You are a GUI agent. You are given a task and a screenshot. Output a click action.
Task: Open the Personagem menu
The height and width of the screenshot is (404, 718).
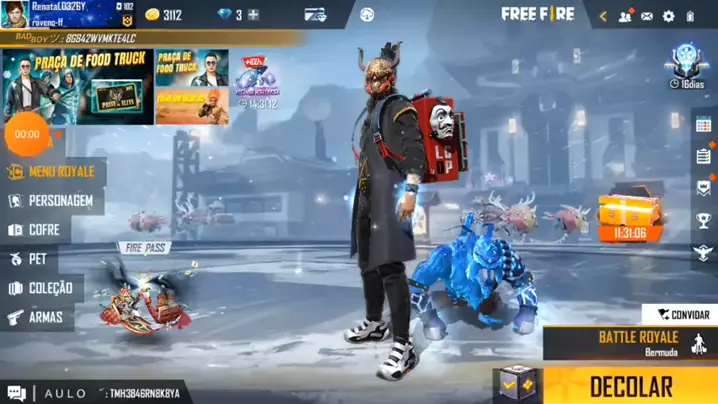click(57, 201)
